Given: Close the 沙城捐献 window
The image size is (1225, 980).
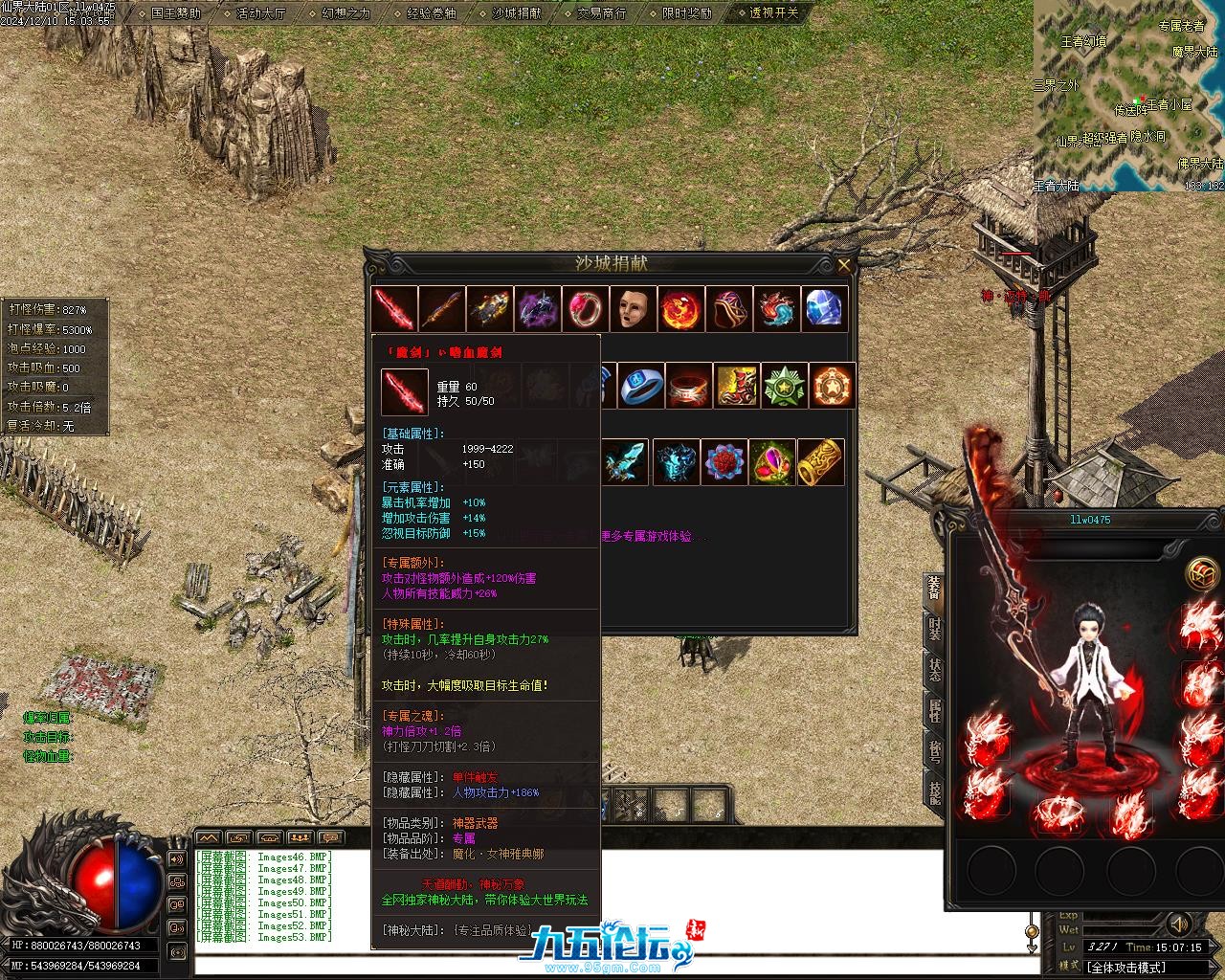Looking at the screenshot, I should 843,265.
